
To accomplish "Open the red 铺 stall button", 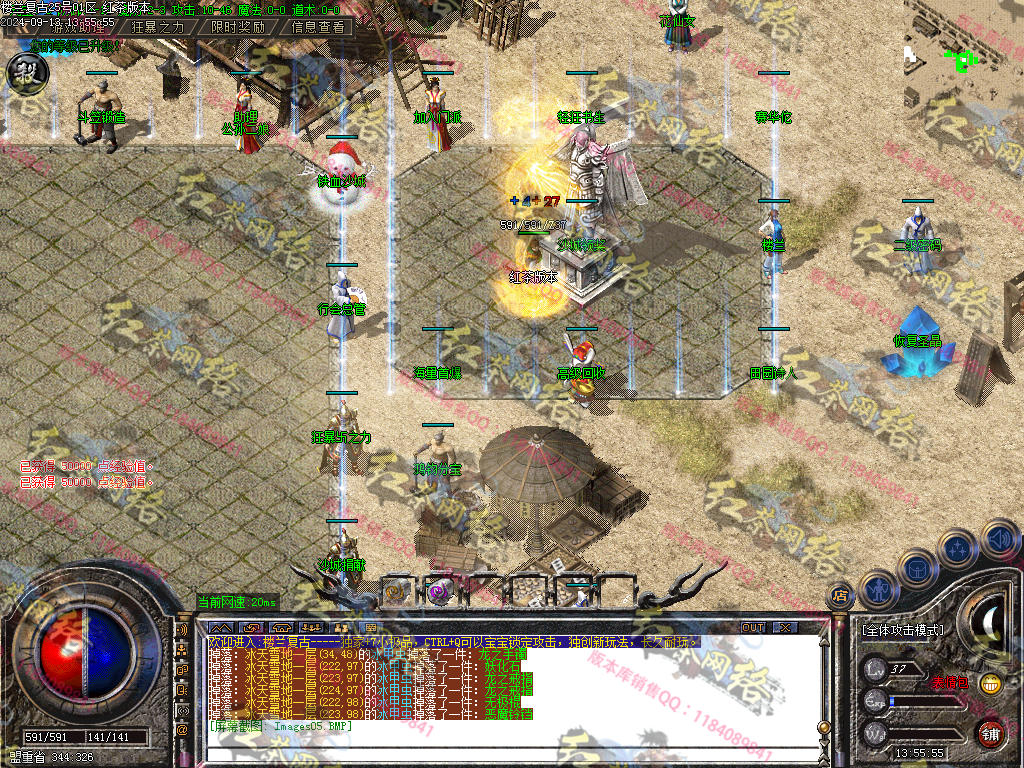I will click(x=990, y=733).
